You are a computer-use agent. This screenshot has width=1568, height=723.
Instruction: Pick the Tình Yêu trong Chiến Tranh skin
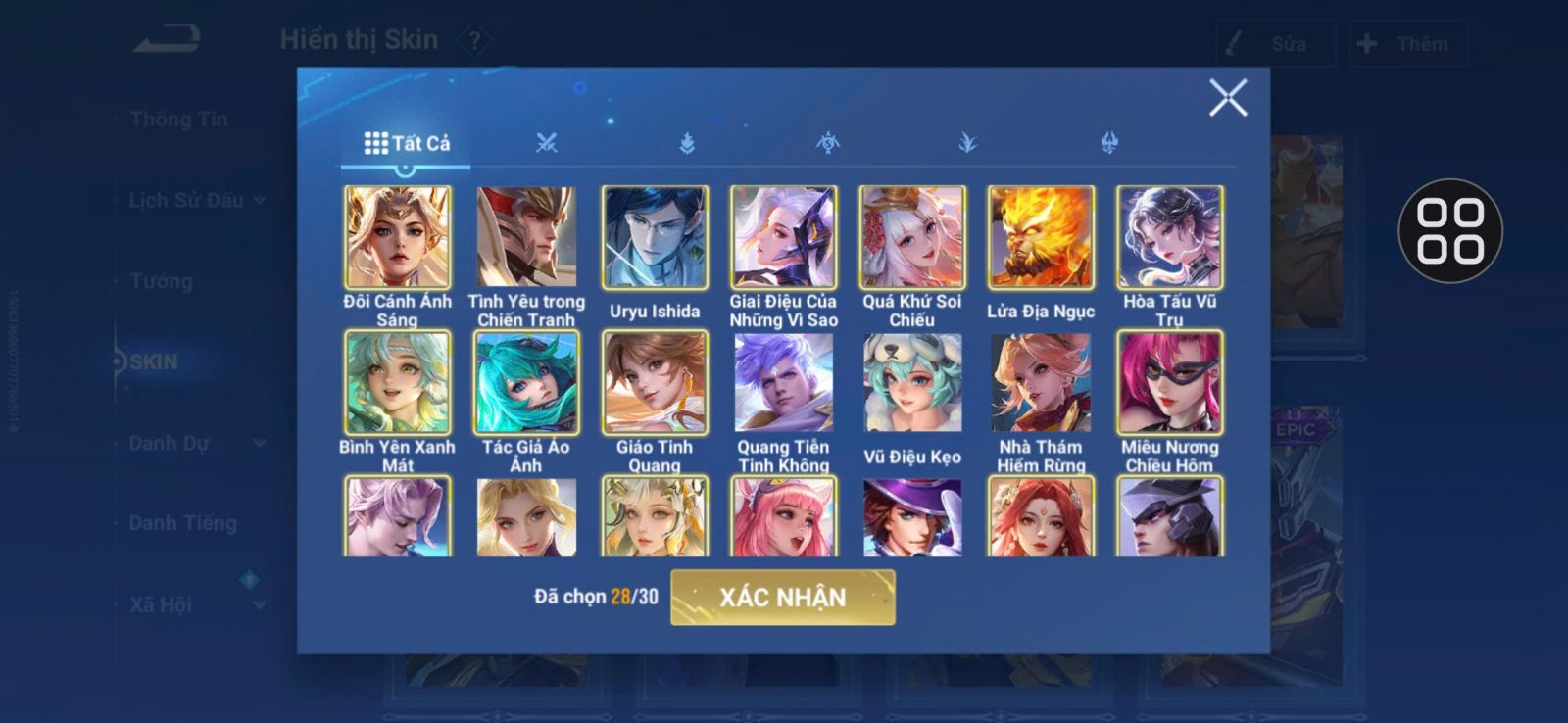526,238
